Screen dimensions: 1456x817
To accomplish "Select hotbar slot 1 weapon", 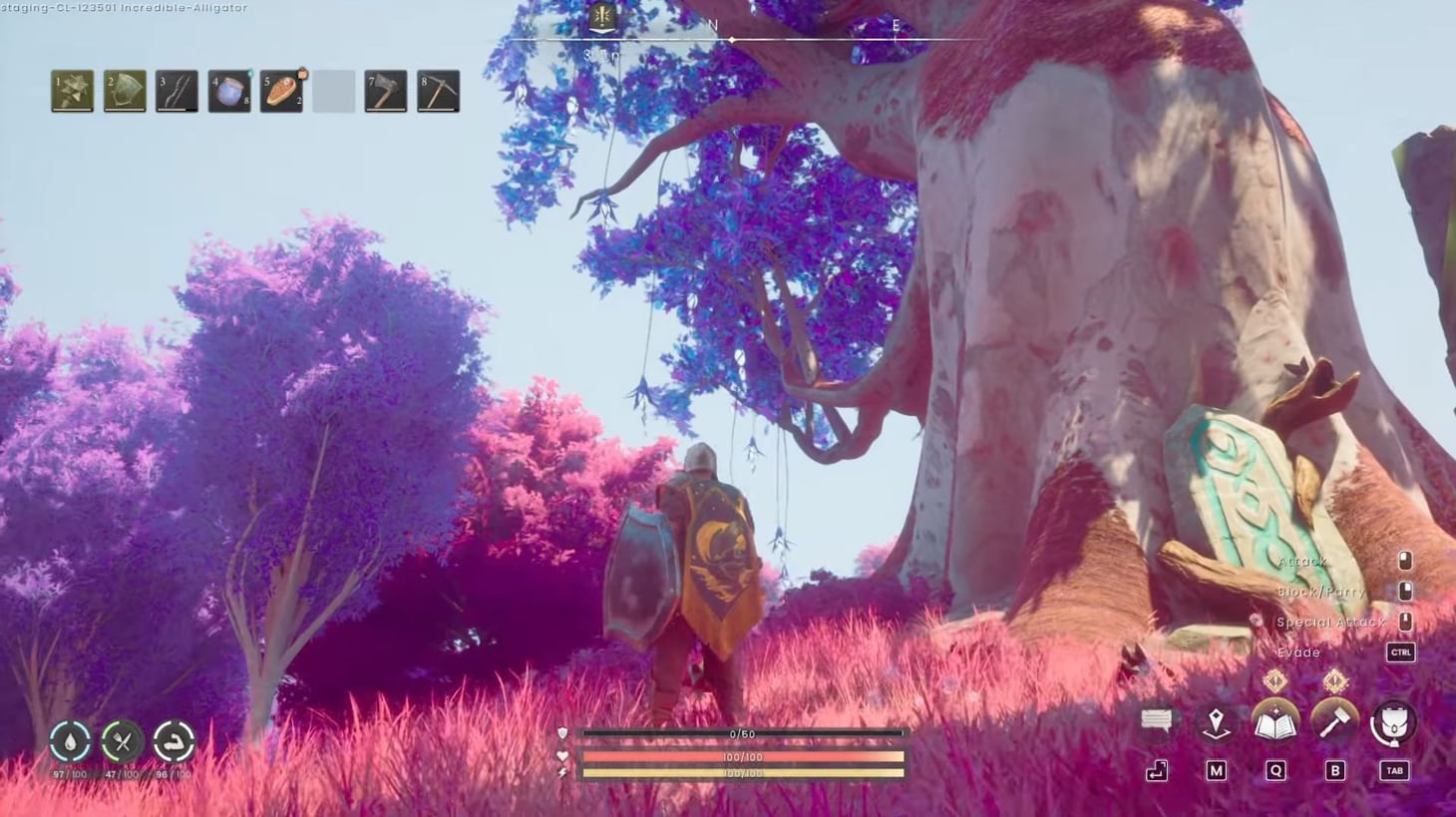I will 71,90.
